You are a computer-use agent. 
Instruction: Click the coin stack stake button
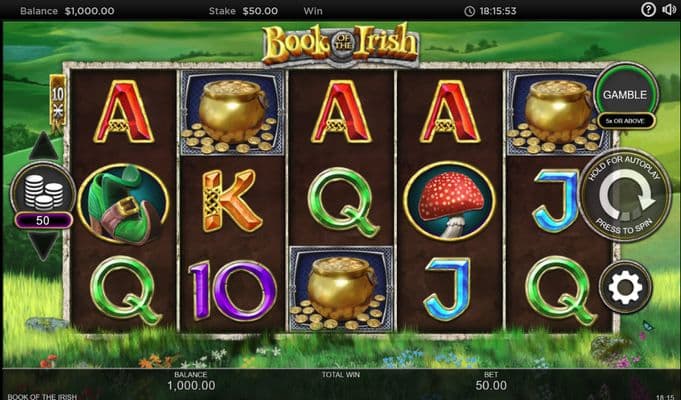pyautogui.click(x=42, y=190)
